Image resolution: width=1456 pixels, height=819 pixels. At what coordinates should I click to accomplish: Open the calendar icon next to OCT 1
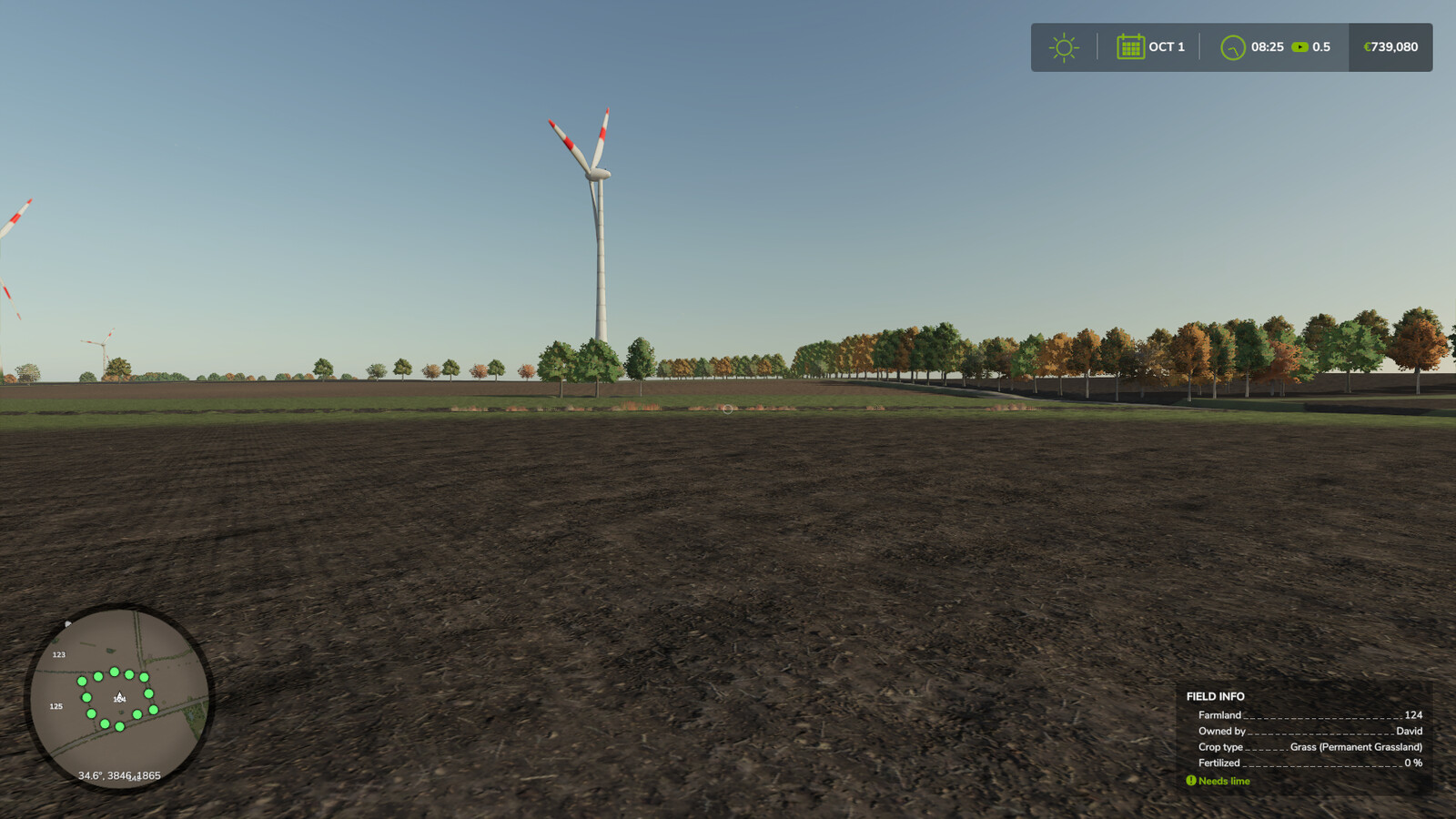point(1129,46)
